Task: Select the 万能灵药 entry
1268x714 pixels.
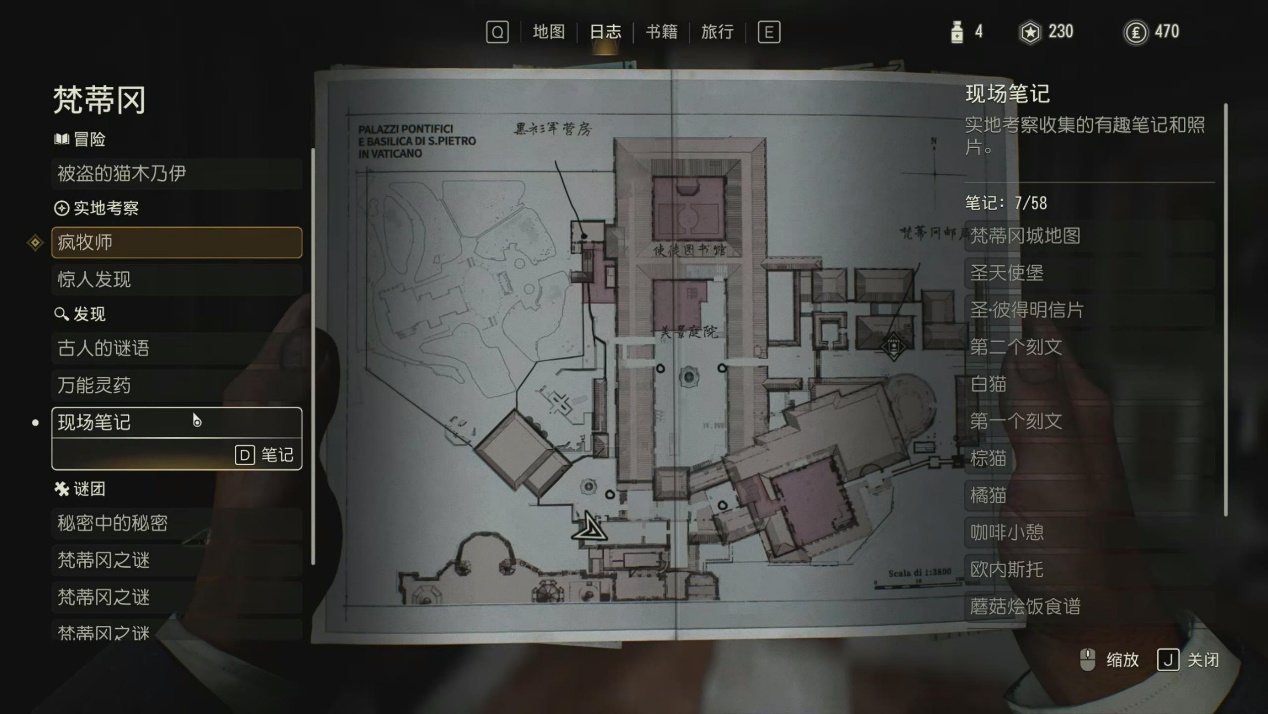Action: pos(176,386)
